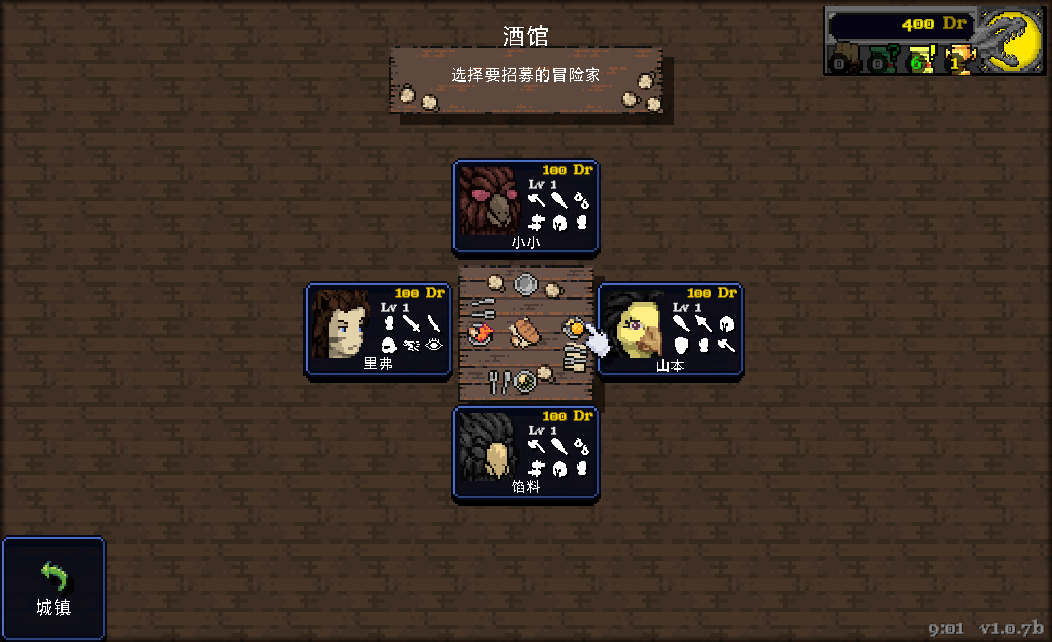1052x642 pixels.
Task: Click the gold trophy icon
Action: 957,60
